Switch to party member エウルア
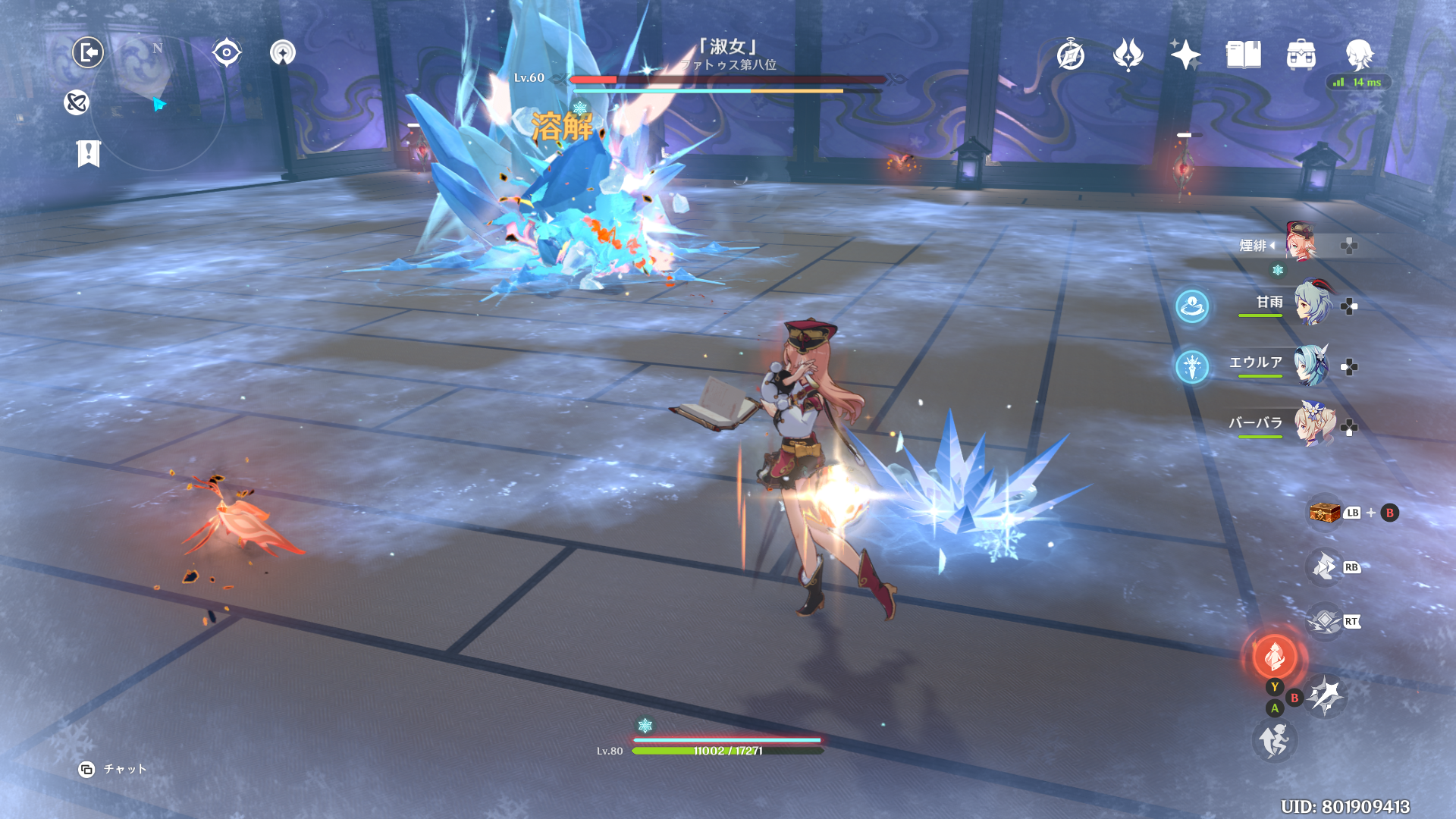The image size is (1456, 819). tap(1313, 365)
